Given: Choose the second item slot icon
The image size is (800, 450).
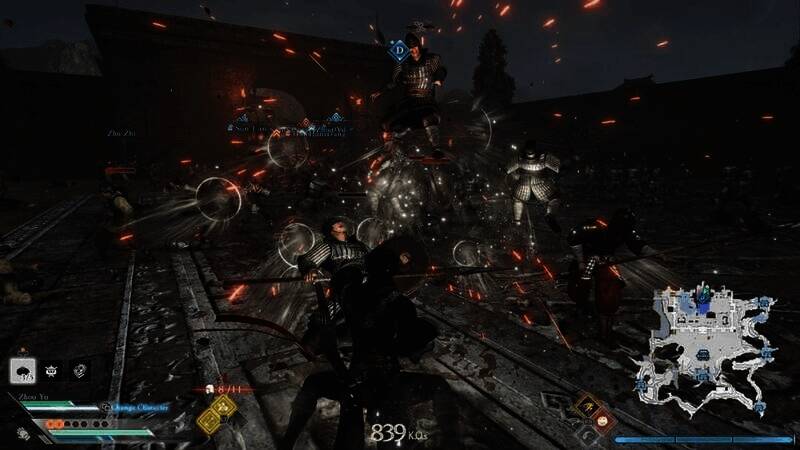Looking at the screenshot, I should [51, 370].
